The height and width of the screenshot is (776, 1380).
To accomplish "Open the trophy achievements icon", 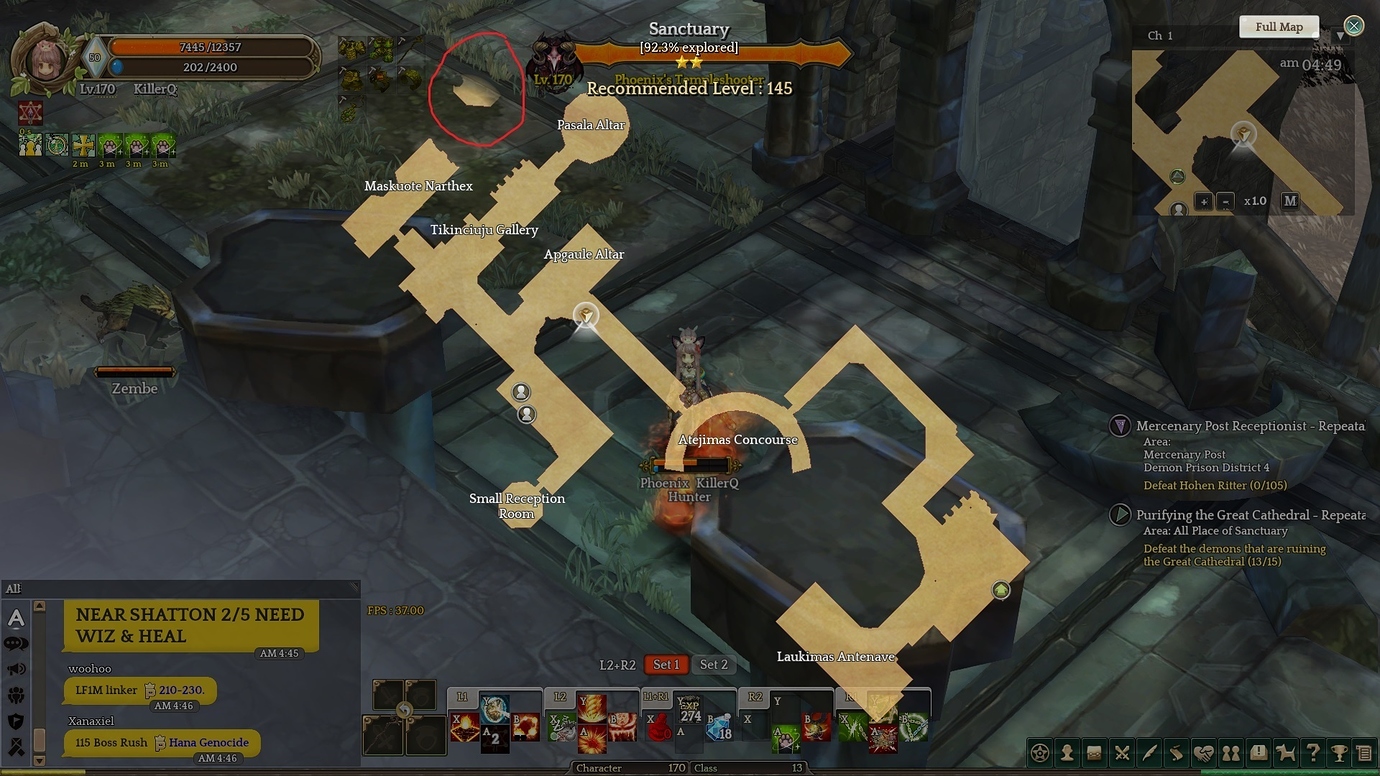I will tap(1340, 751).
